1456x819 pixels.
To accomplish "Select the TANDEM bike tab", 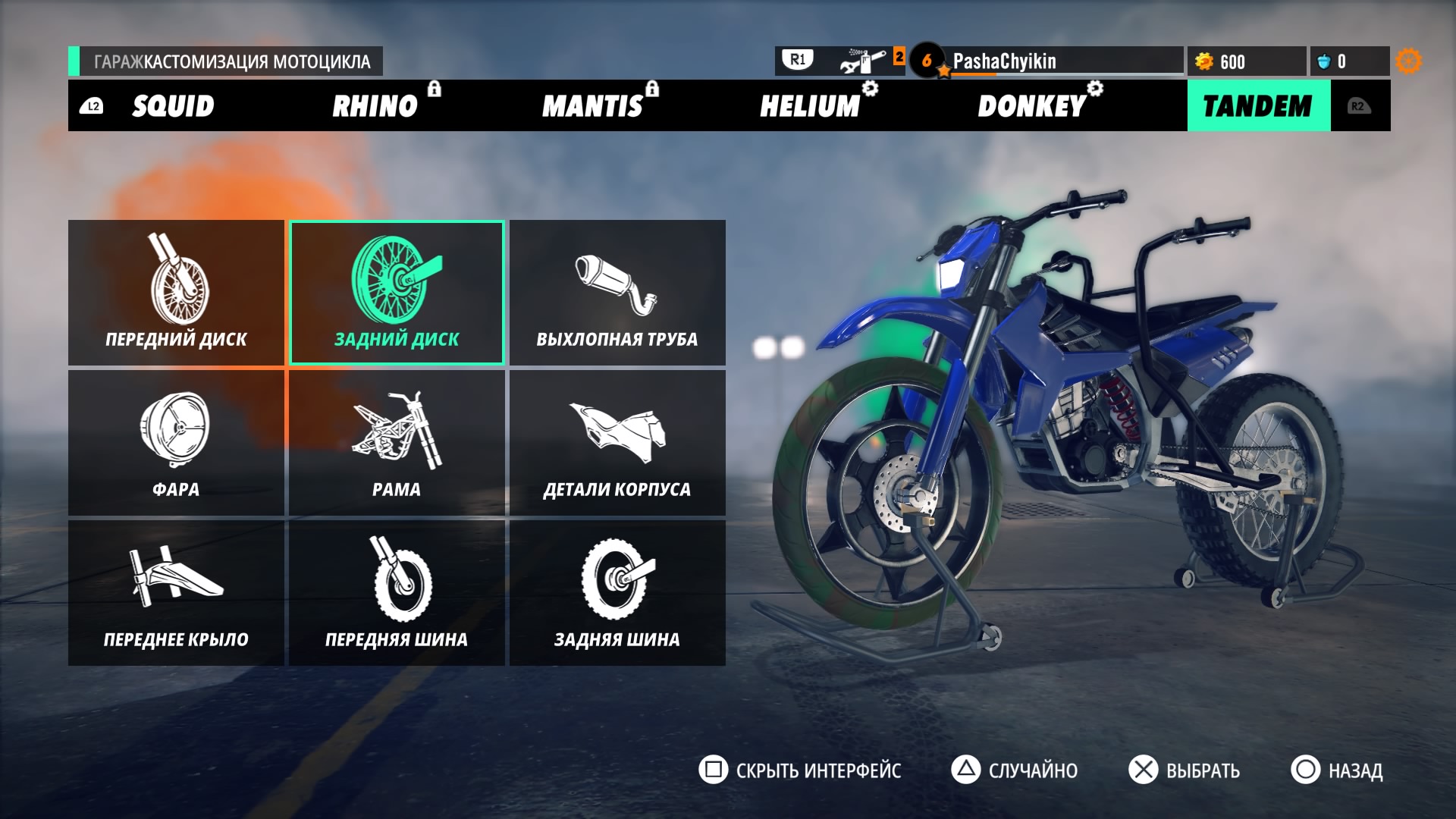I will click(1257, 106).
